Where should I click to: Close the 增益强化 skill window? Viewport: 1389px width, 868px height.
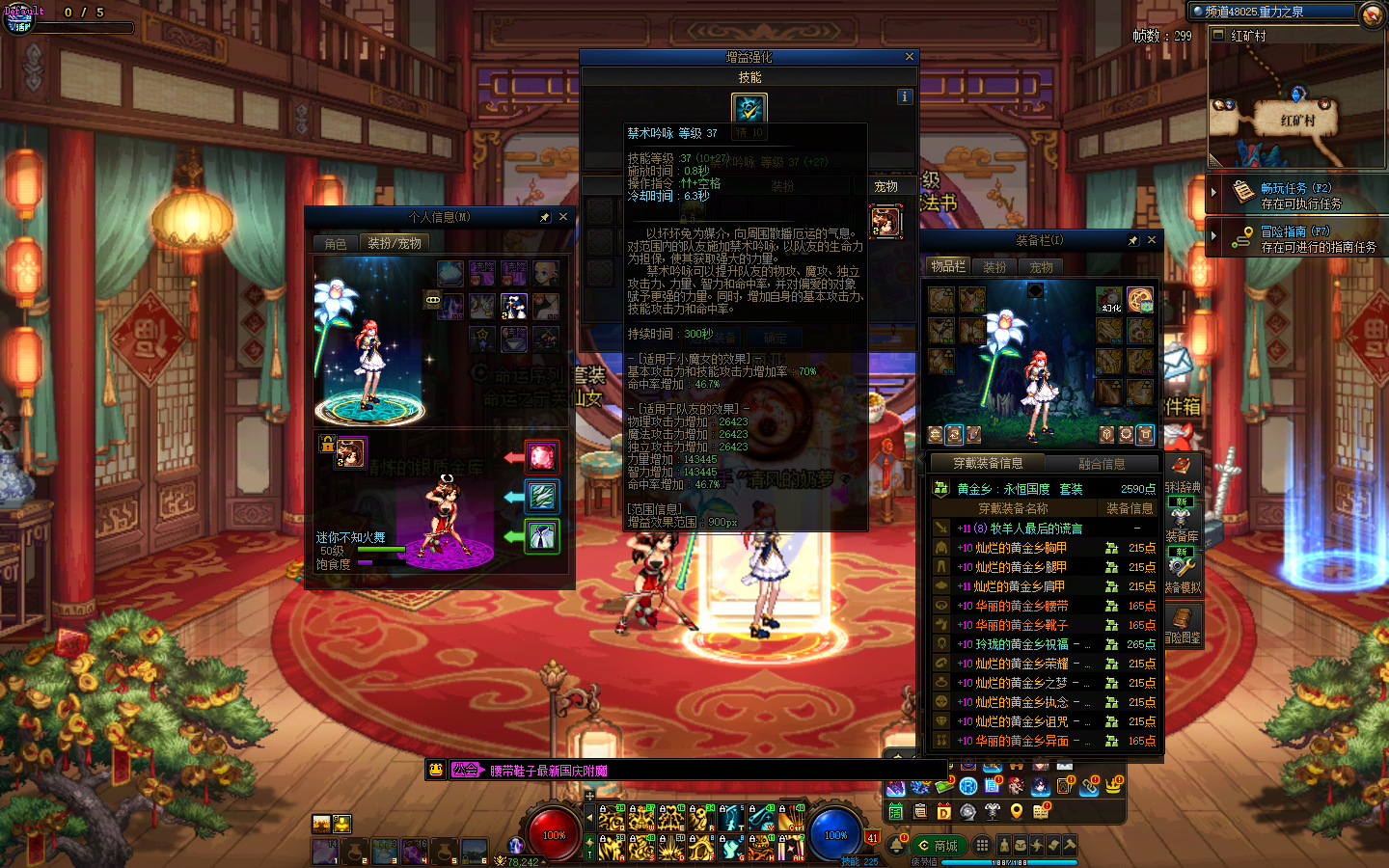tap(909, 57)
